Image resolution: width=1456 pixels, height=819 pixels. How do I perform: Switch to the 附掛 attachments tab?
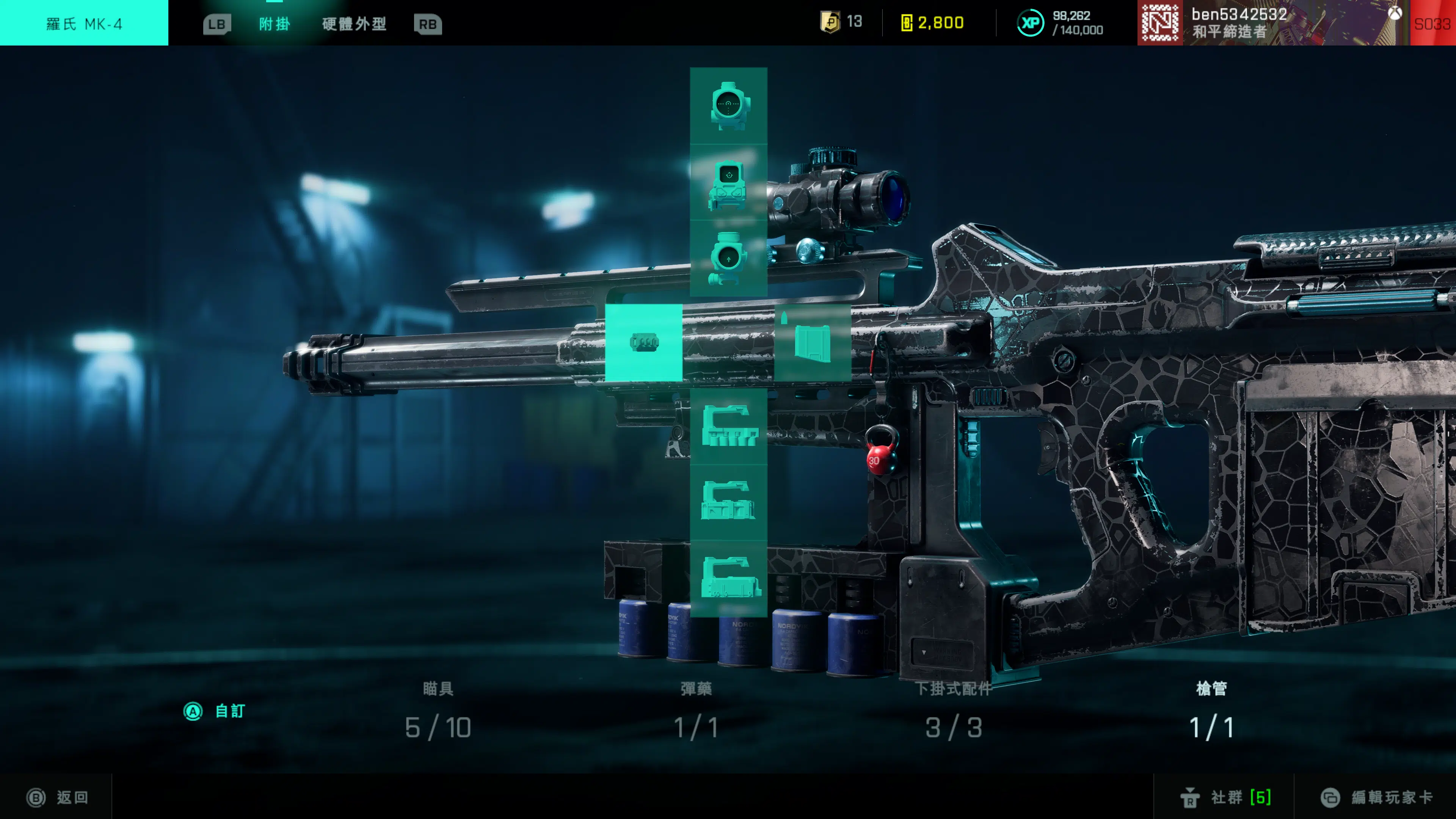coord(274,24)
